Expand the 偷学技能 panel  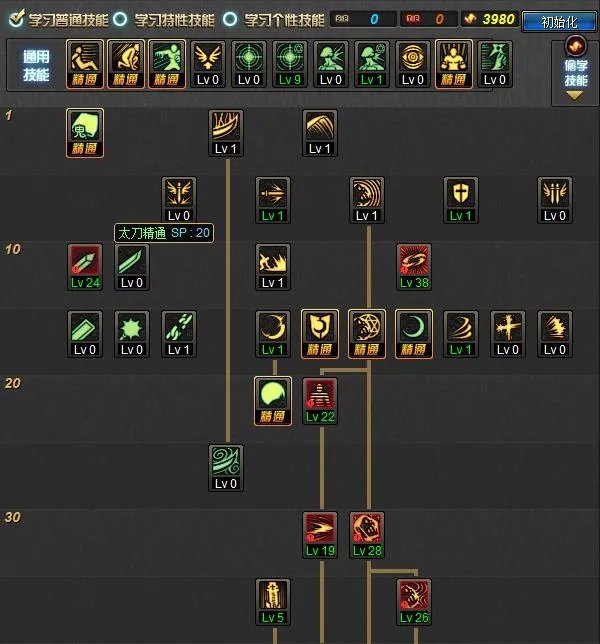[x=576, y=70]
